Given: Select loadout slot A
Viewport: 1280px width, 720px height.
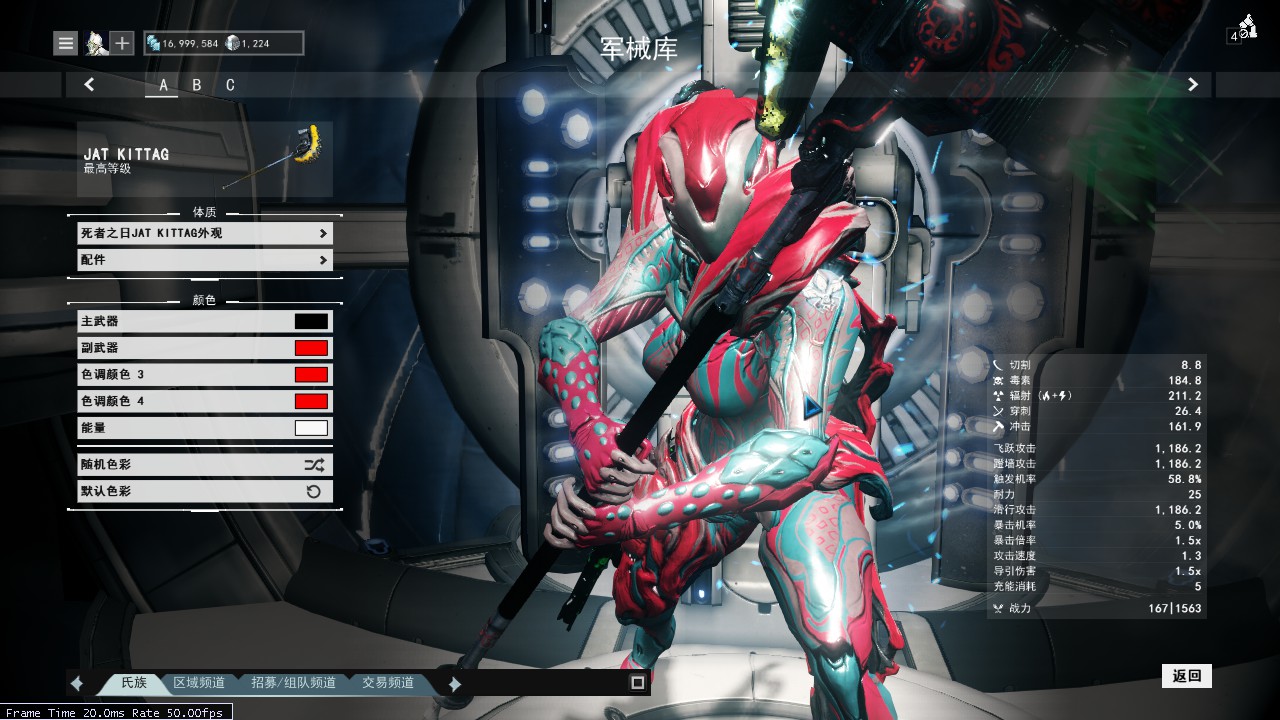Looking at the screenshot, I should (x=163, y=85).
